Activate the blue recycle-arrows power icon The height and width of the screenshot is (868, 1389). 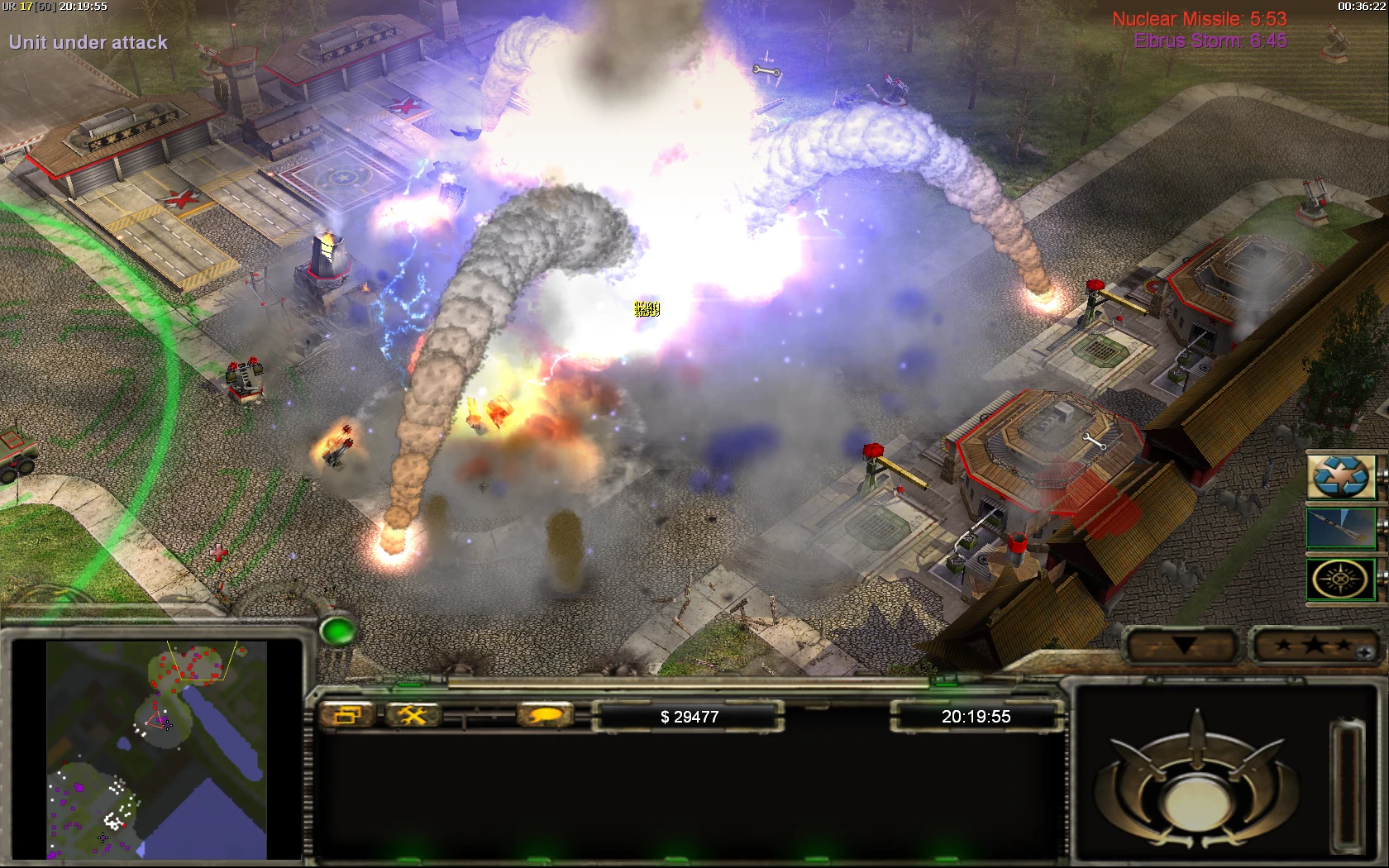pos(1340,477)
